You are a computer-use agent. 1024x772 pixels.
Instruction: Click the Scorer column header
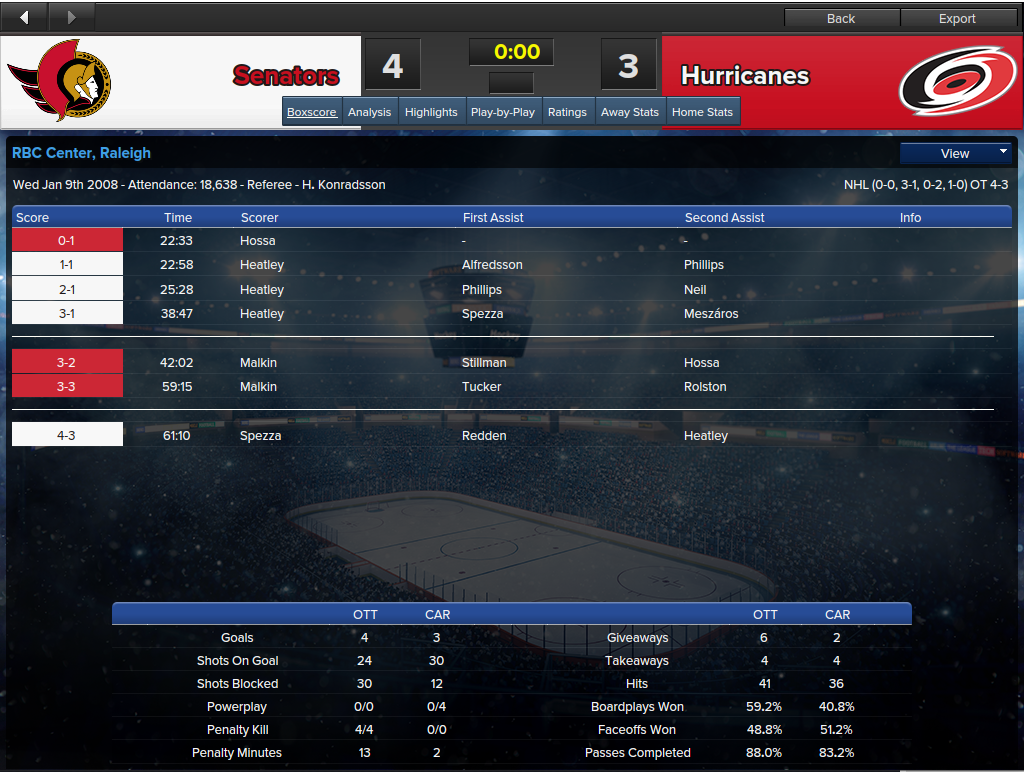click(260, 217)
